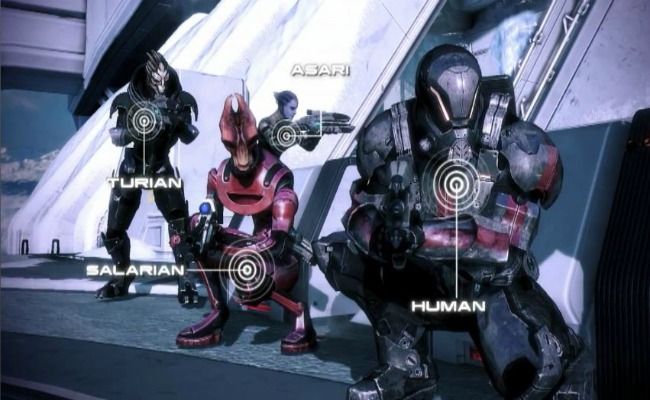Click the Salarian bullseye marker
The height and width of the screenshot is (400, 650).
tap(246, 266)
